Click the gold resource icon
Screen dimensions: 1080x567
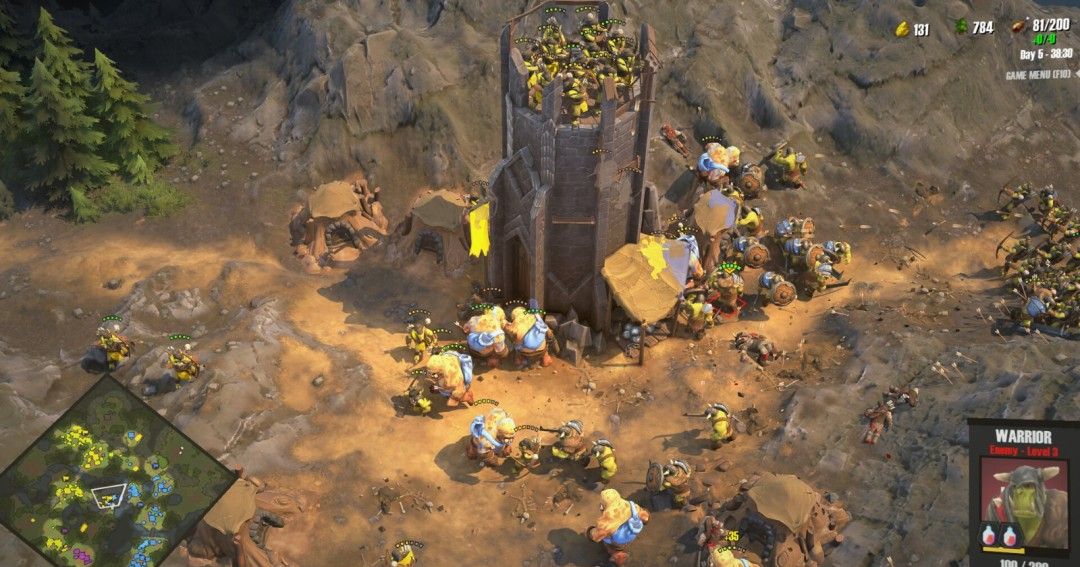(x=901, y=29)
